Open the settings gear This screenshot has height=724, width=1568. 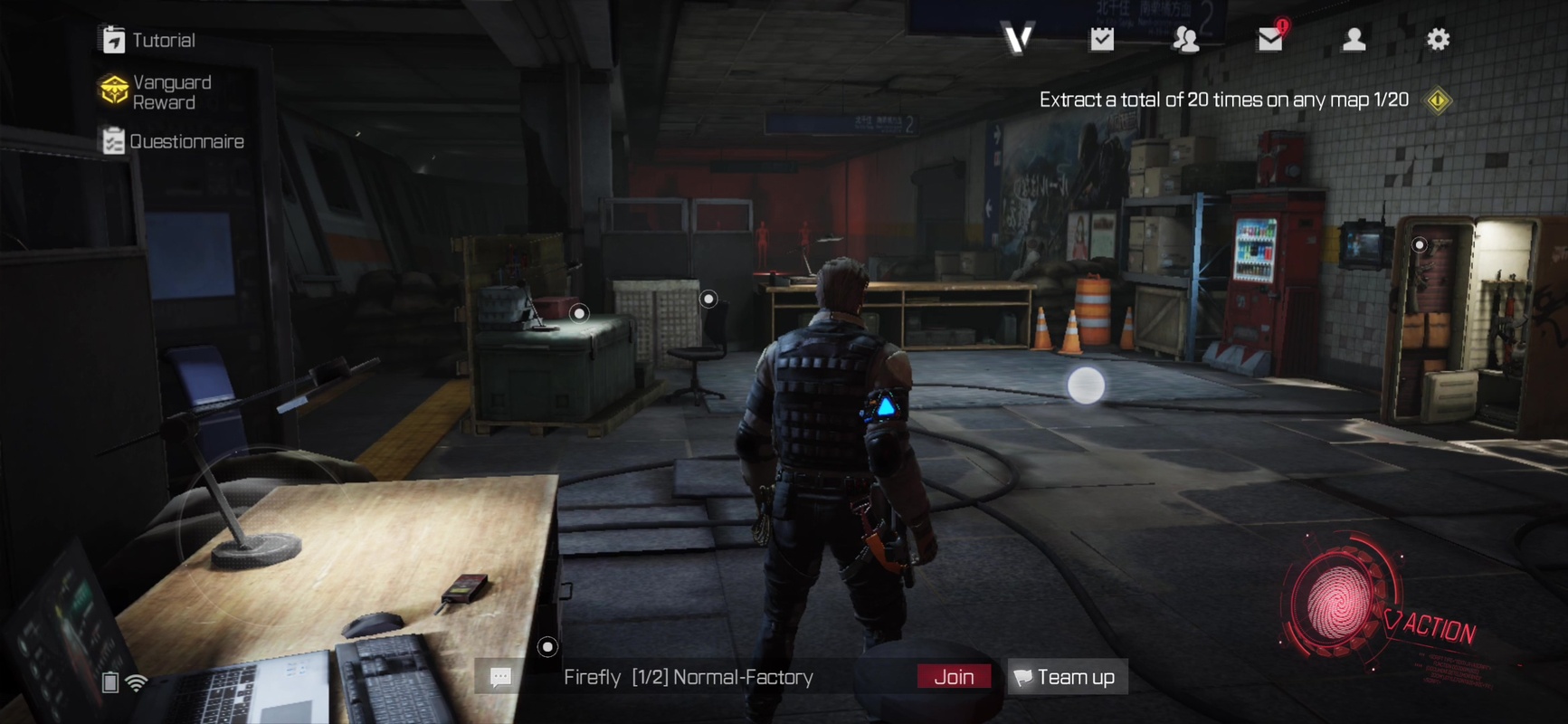(1438, 39)
